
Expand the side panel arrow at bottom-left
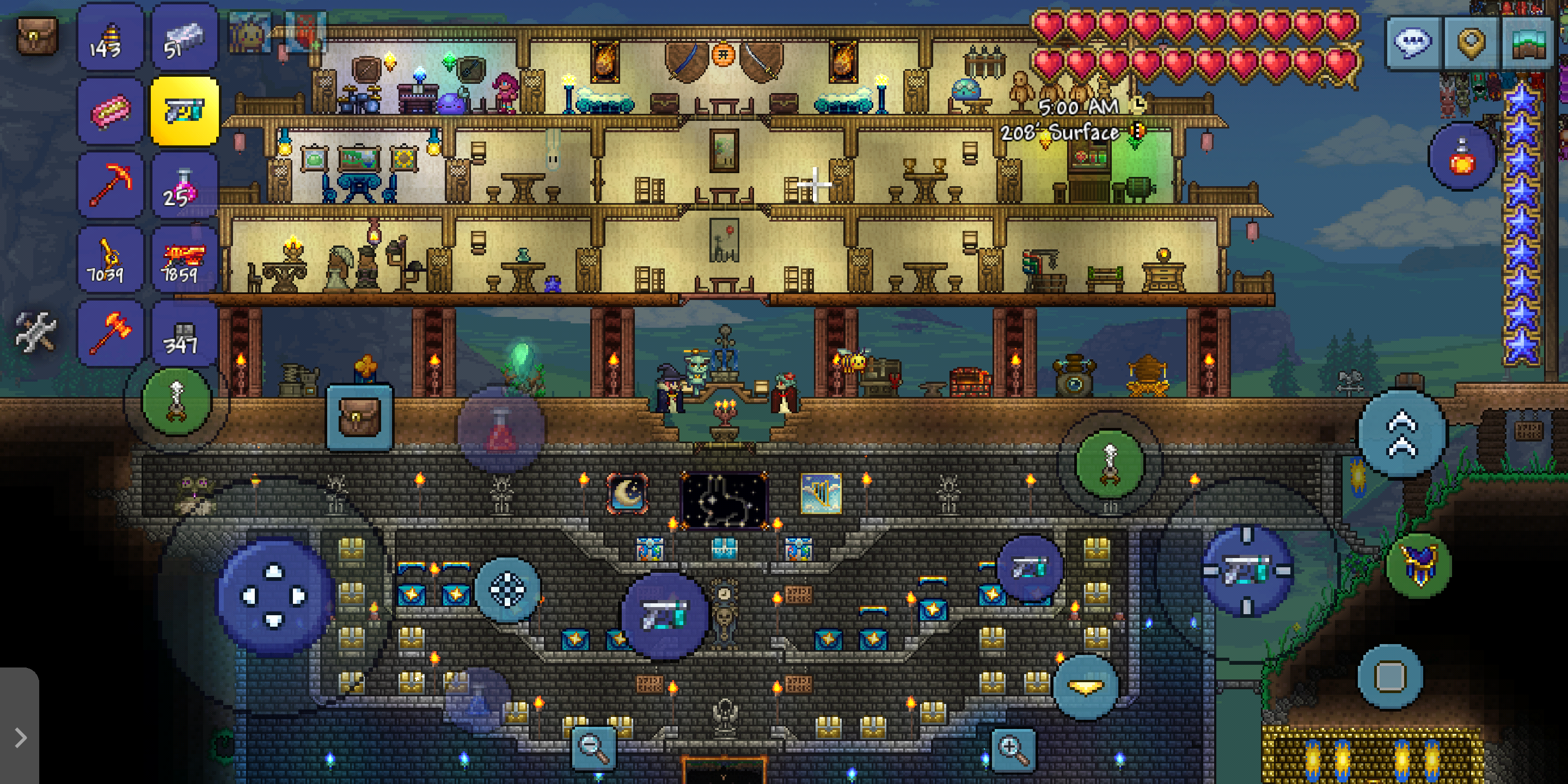(21, 738)
